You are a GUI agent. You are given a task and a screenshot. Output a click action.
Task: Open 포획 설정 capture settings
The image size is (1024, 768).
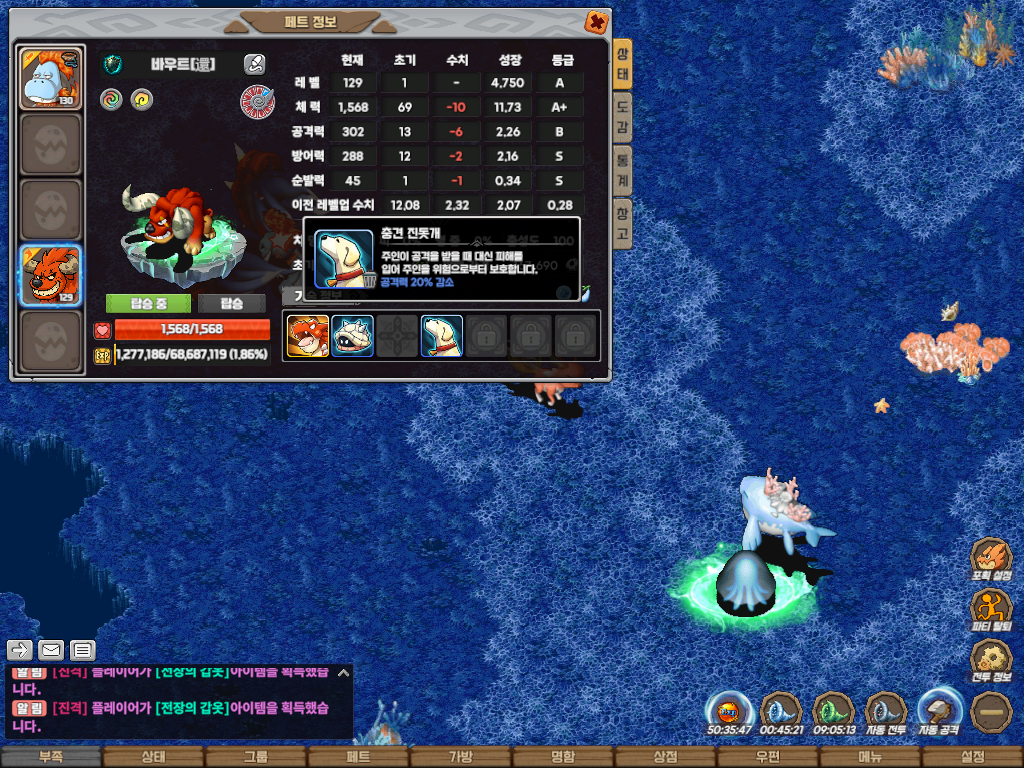coord(991,560)
